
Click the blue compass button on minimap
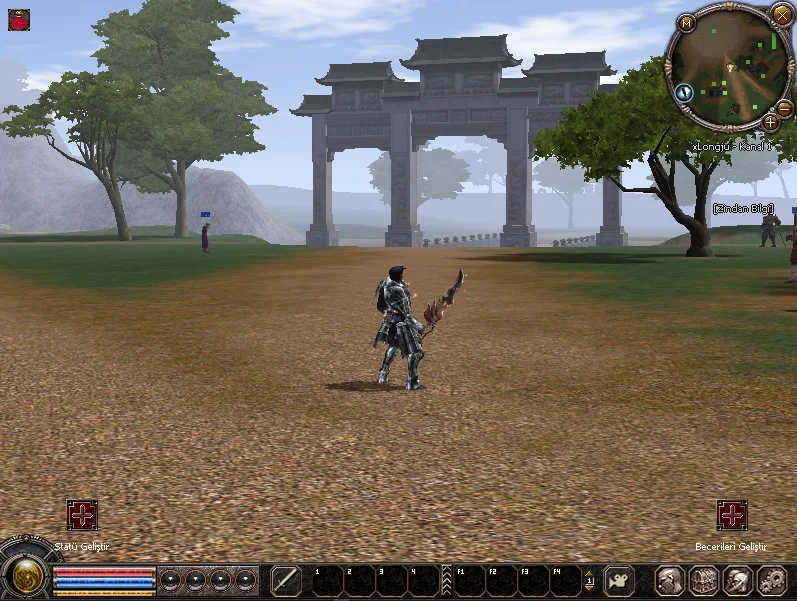pyautogui.click(x=685, y=92)
